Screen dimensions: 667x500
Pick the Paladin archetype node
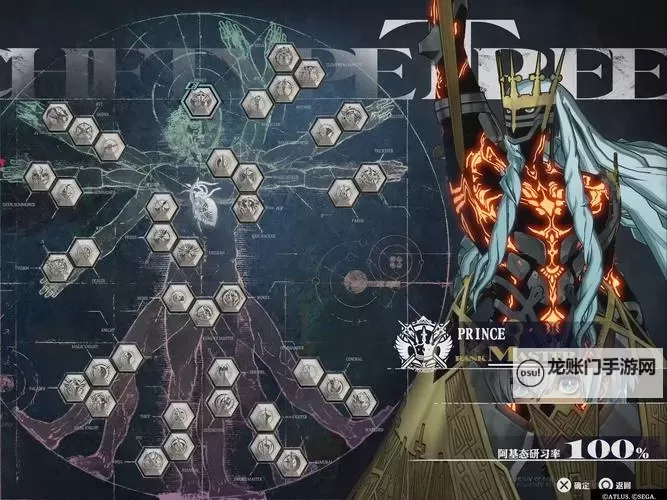(73, 388)
